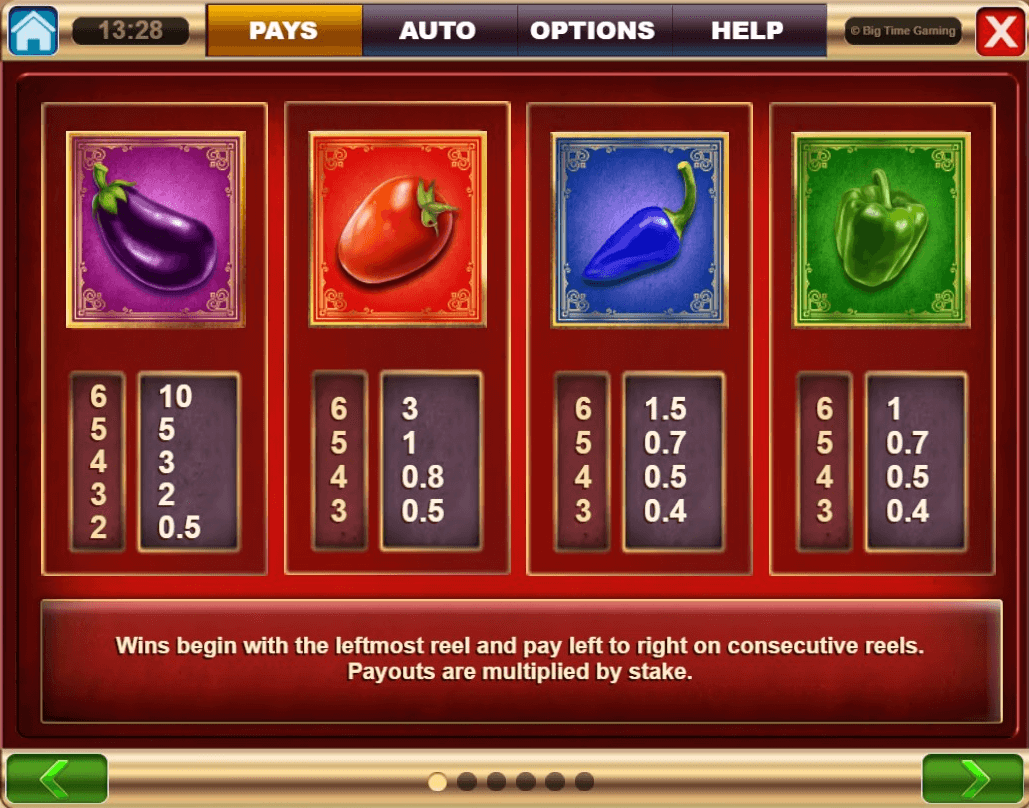Screen dimensions: 1029x808
Task: Go to the home screen
Action: [33, 31]
